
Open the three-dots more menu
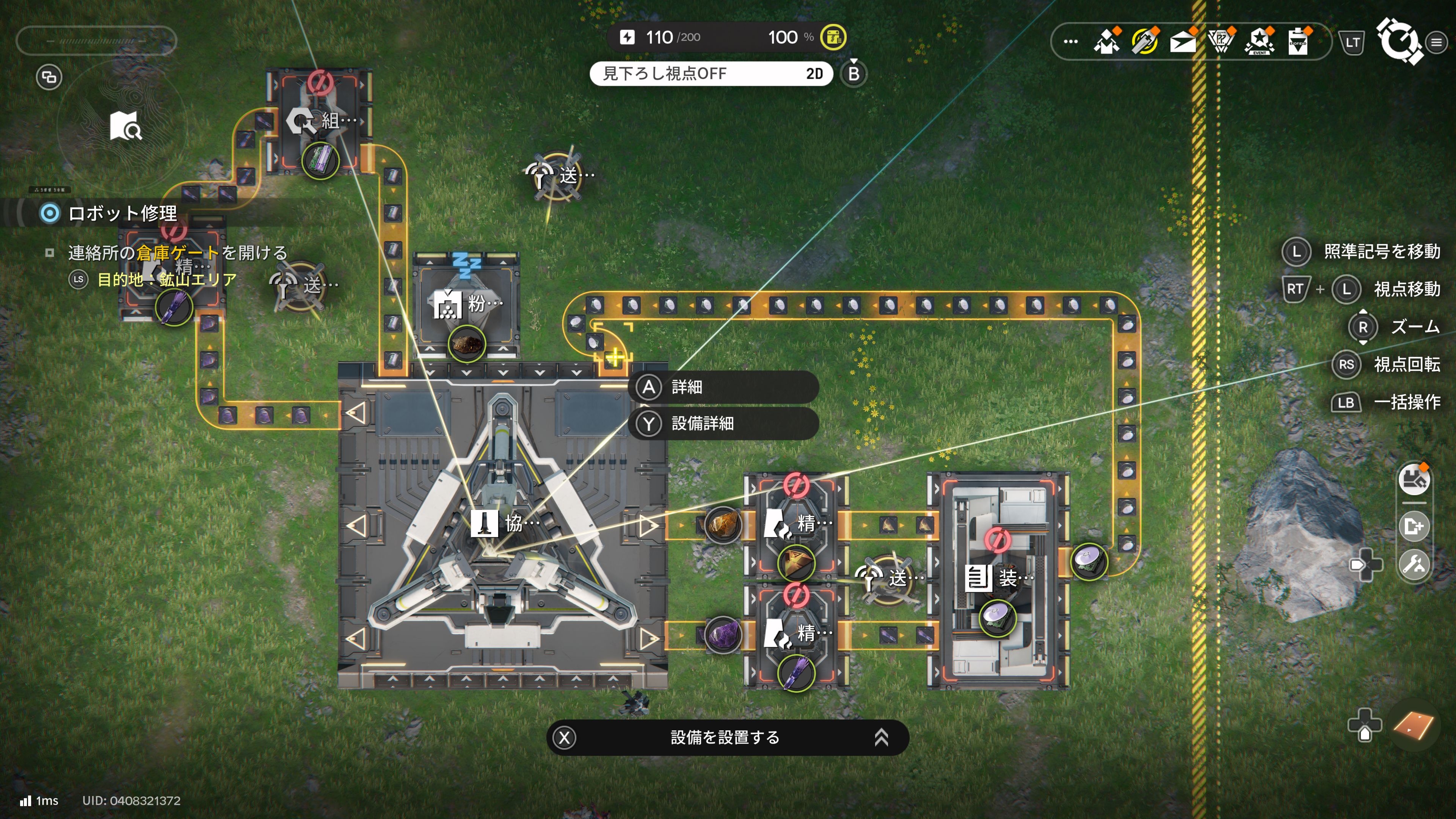pyautogui.click(x=1070, y=41)
